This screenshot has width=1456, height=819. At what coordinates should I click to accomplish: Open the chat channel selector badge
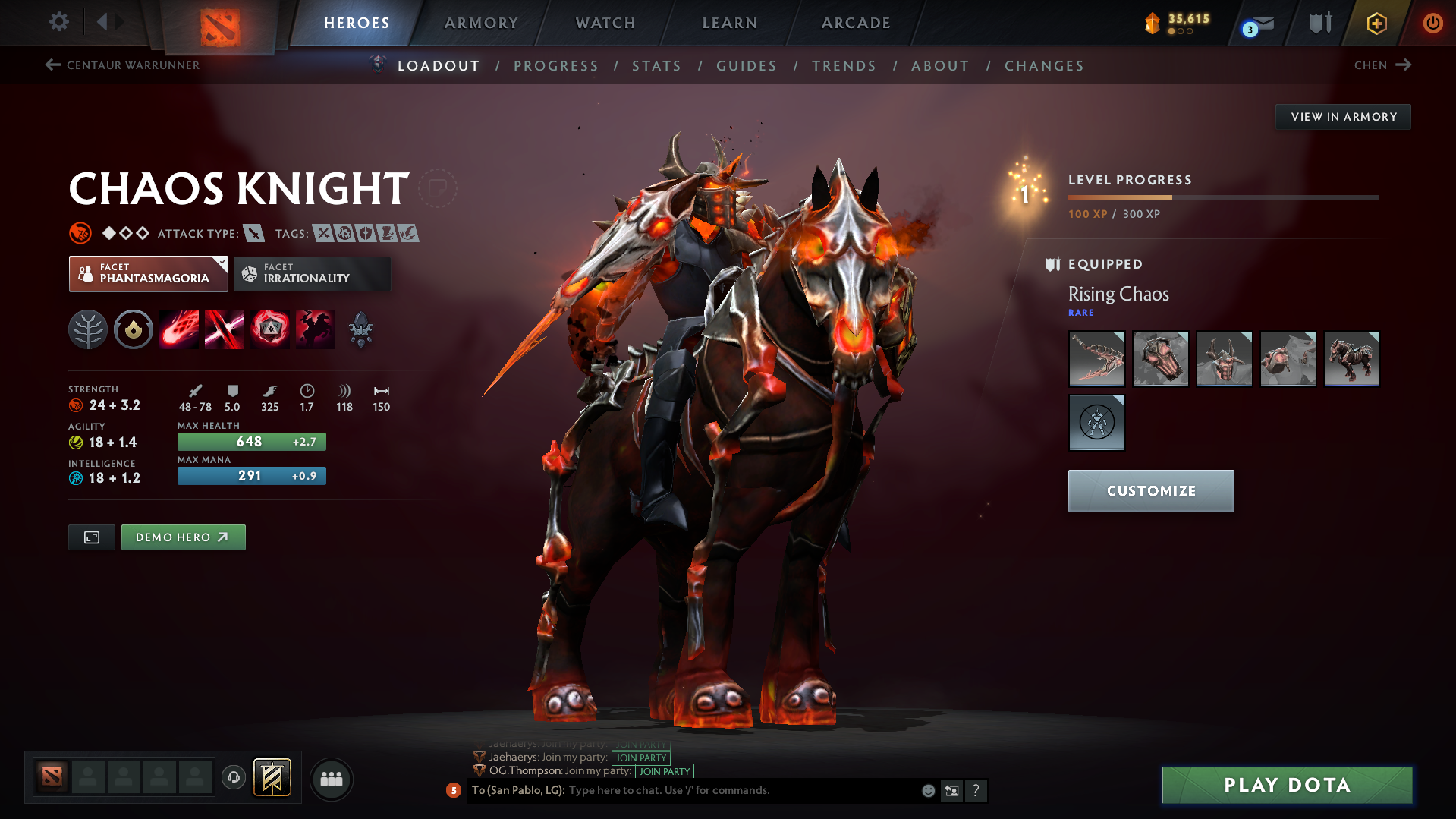click(454, 790)
